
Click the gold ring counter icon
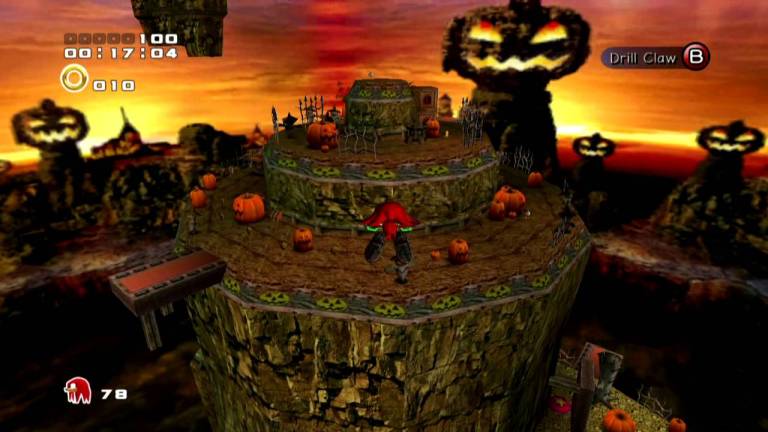pyautogui.click(x=74, y=78)
